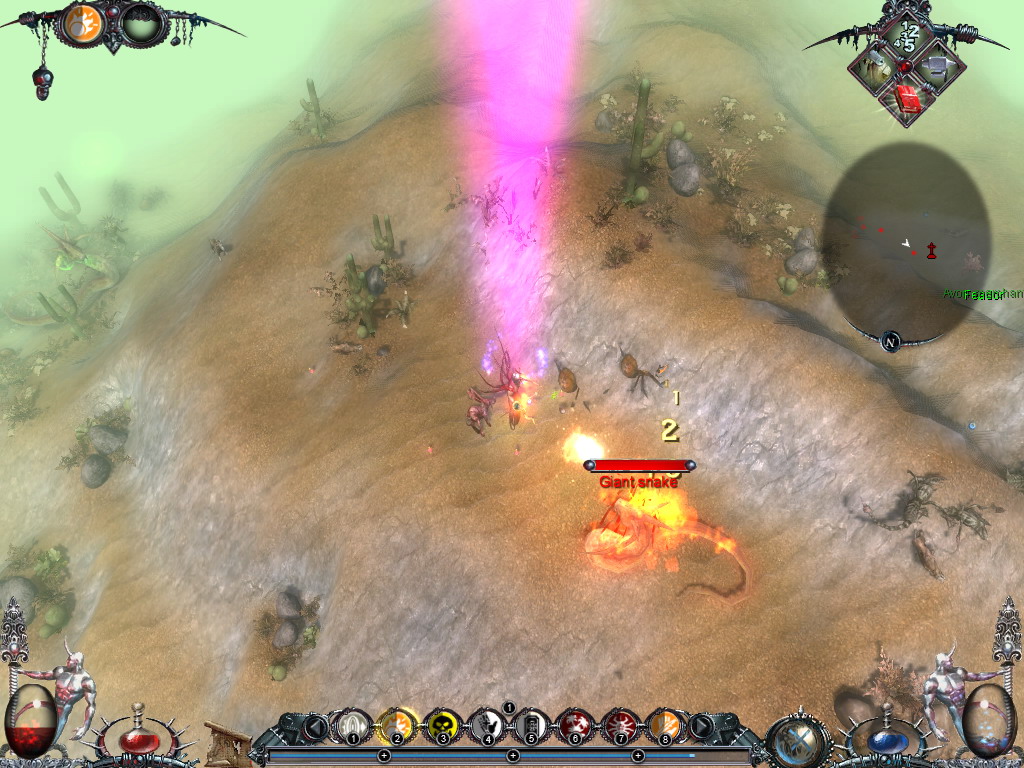Click the minimap's N compass marker
This screenshot has height=768, width=1024.
(890, 342)
